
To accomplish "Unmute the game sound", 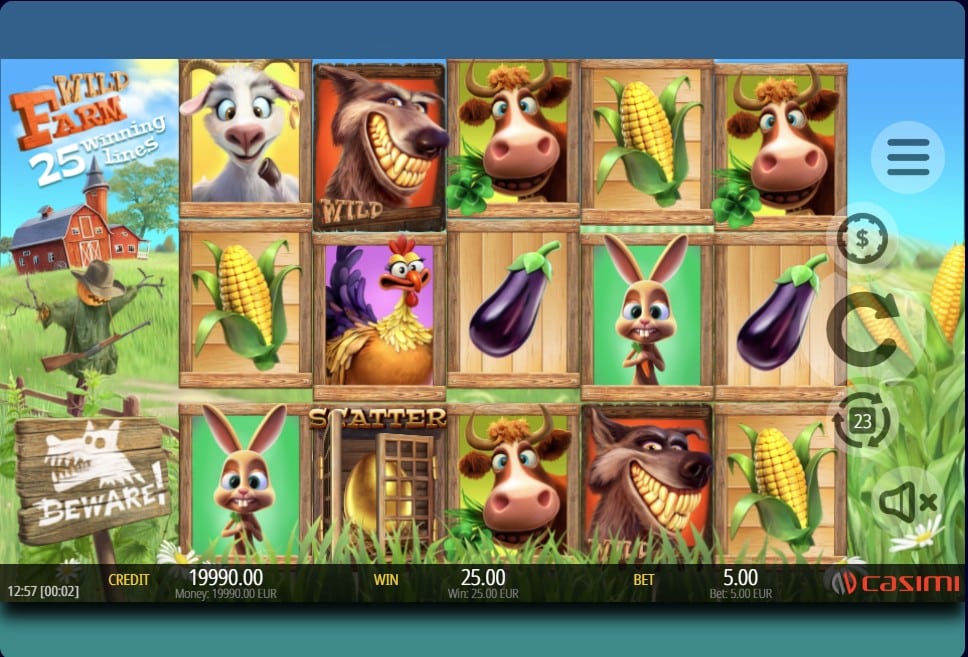I will click(x=906, y=501).
